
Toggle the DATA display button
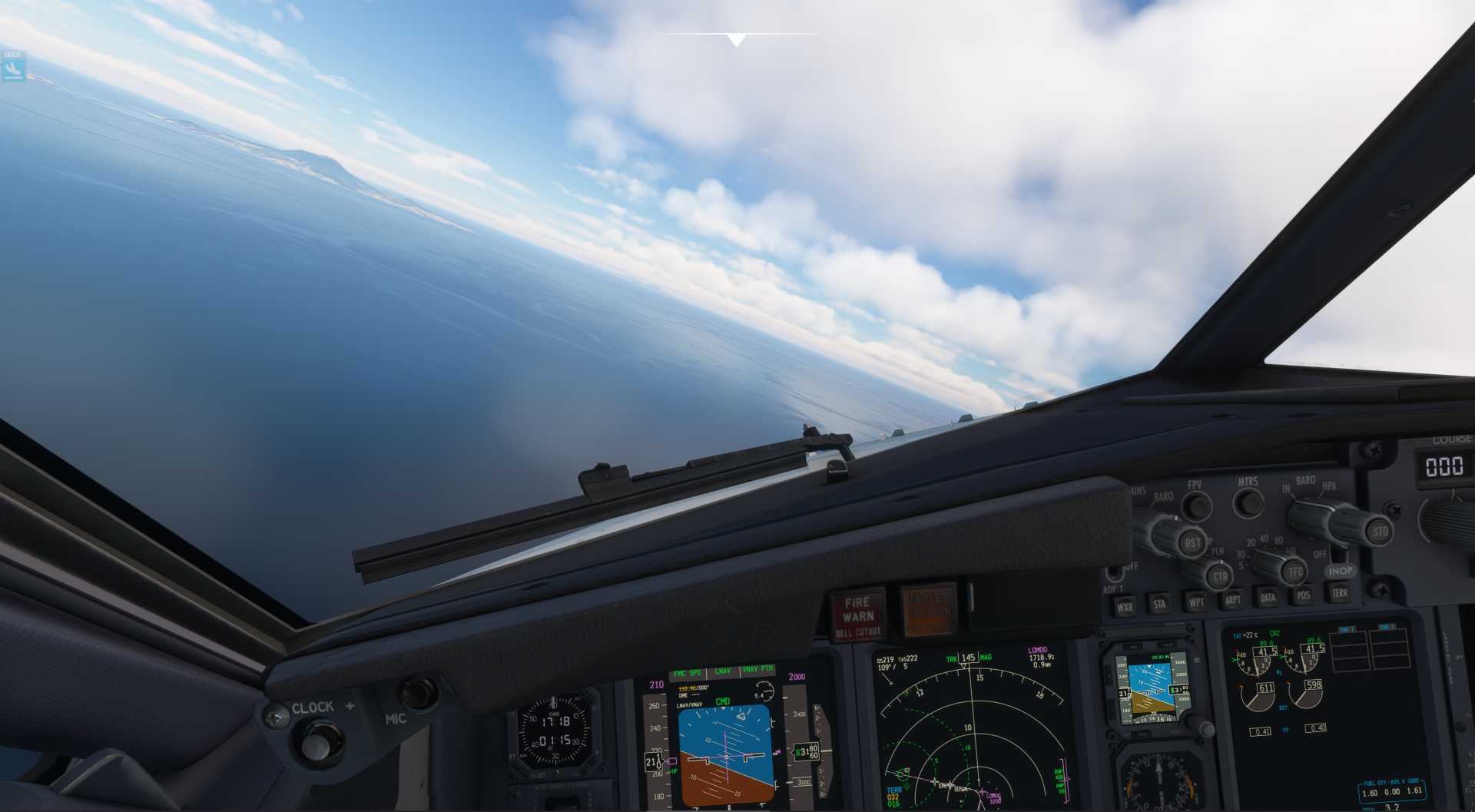1268,597
